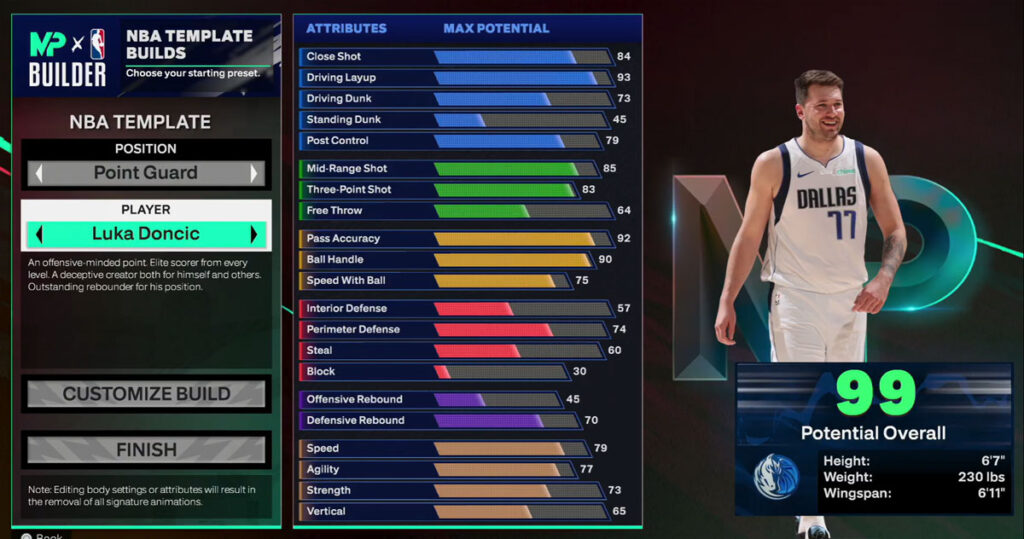Select the Post Control attribute row
The image size is (1024, 539).
pos(455,141)
